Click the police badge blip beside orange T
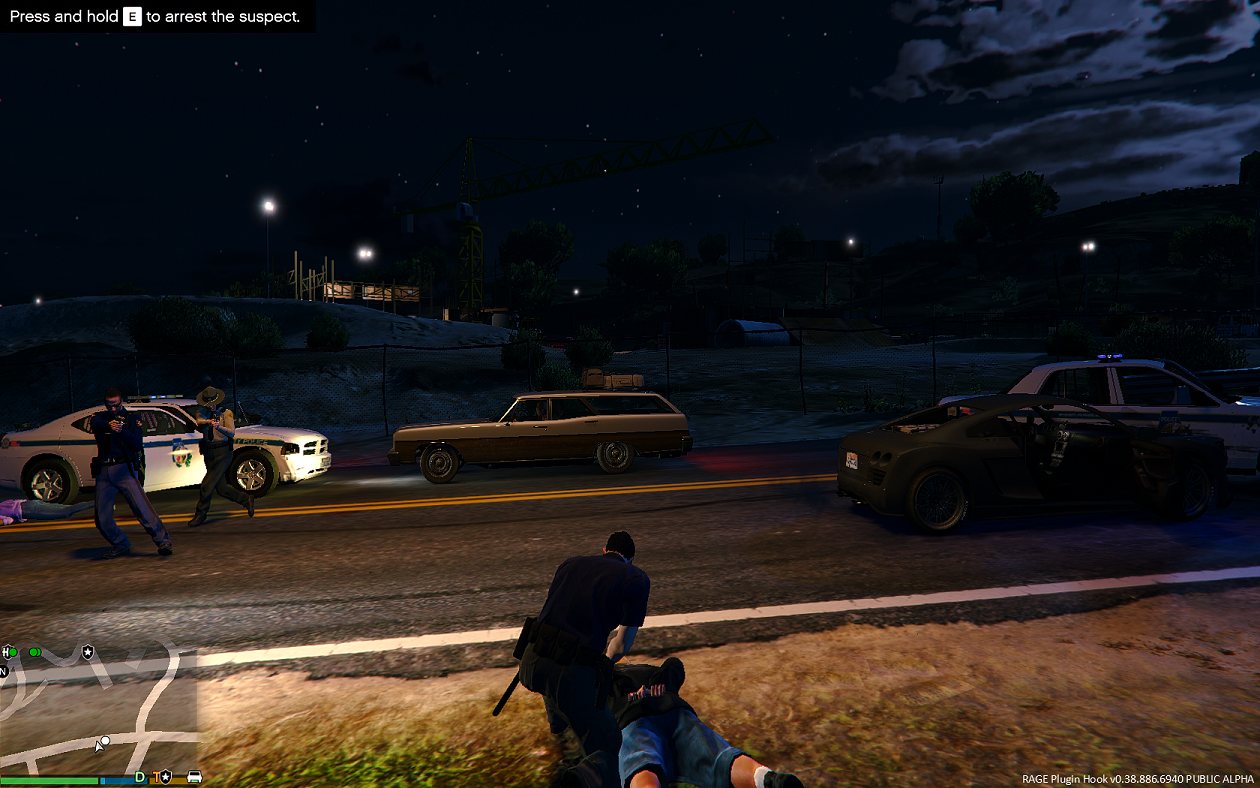This screenshot has height=788, width=1260. (166, 777)
